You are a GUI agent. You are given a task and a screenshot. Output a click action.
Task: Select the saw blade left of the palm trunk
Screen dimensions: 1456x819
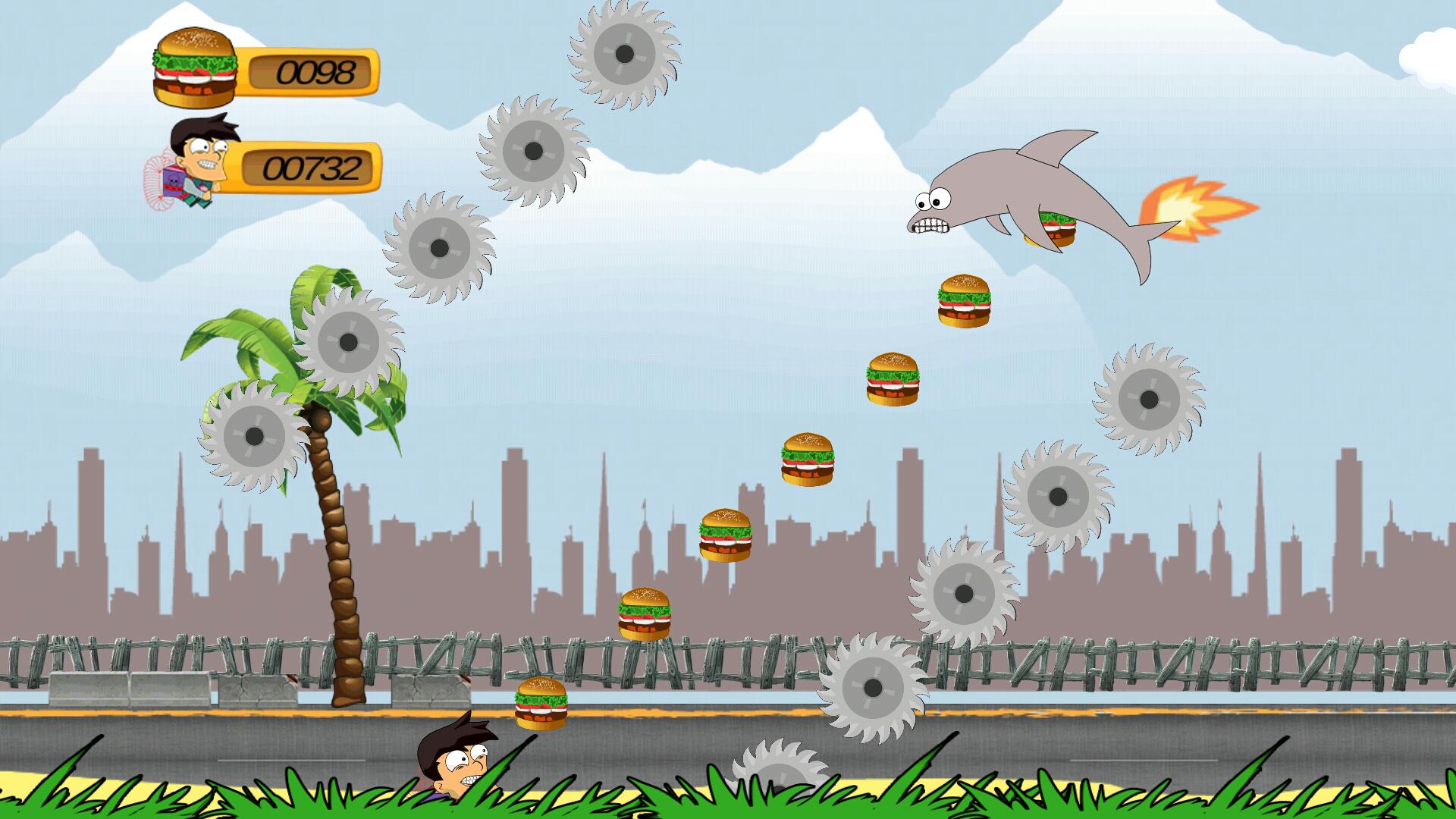254,436
